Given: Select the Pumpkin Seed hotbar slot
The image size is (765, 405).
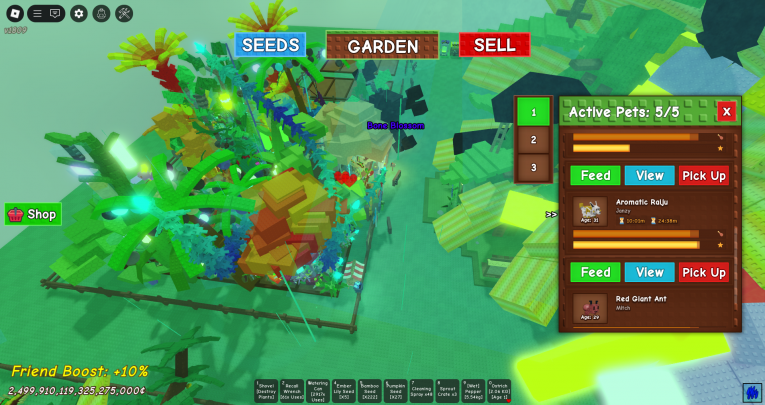Looking at the screenshot, I should 396,391.
